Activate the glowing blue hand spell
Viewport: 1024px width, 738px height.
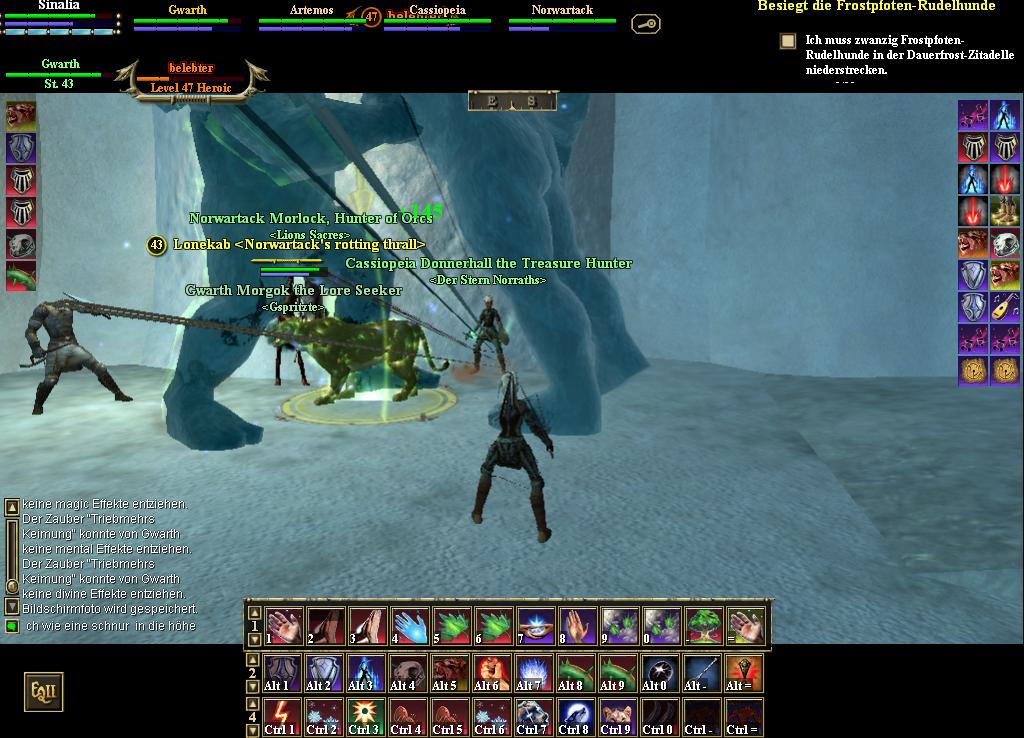pyautogui.click(x=410, y=625)
